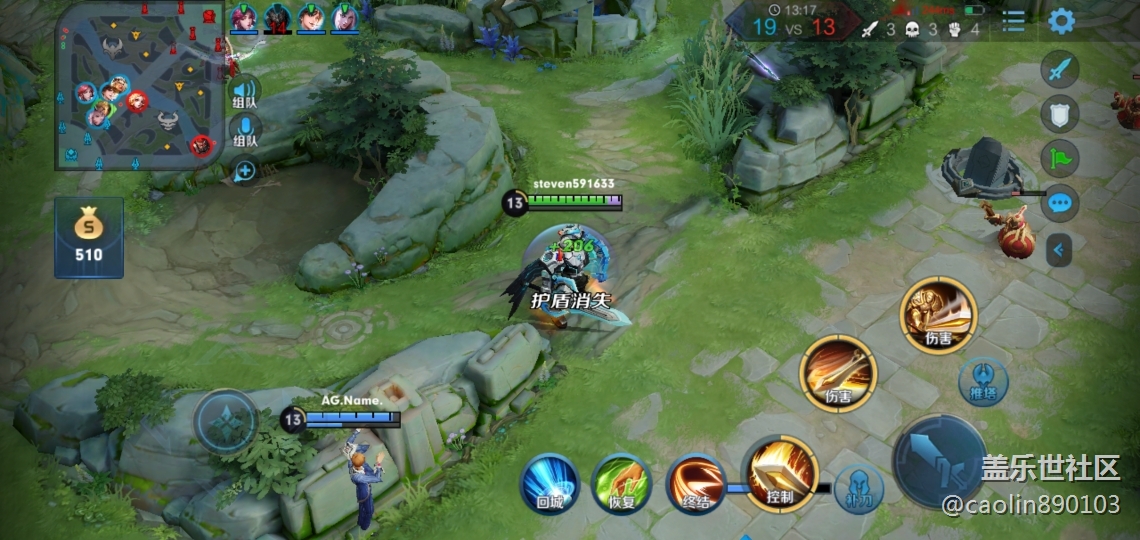Hit the large sword basic attack button
Viewport: 1140px width, 540px height.
(939, 462)
